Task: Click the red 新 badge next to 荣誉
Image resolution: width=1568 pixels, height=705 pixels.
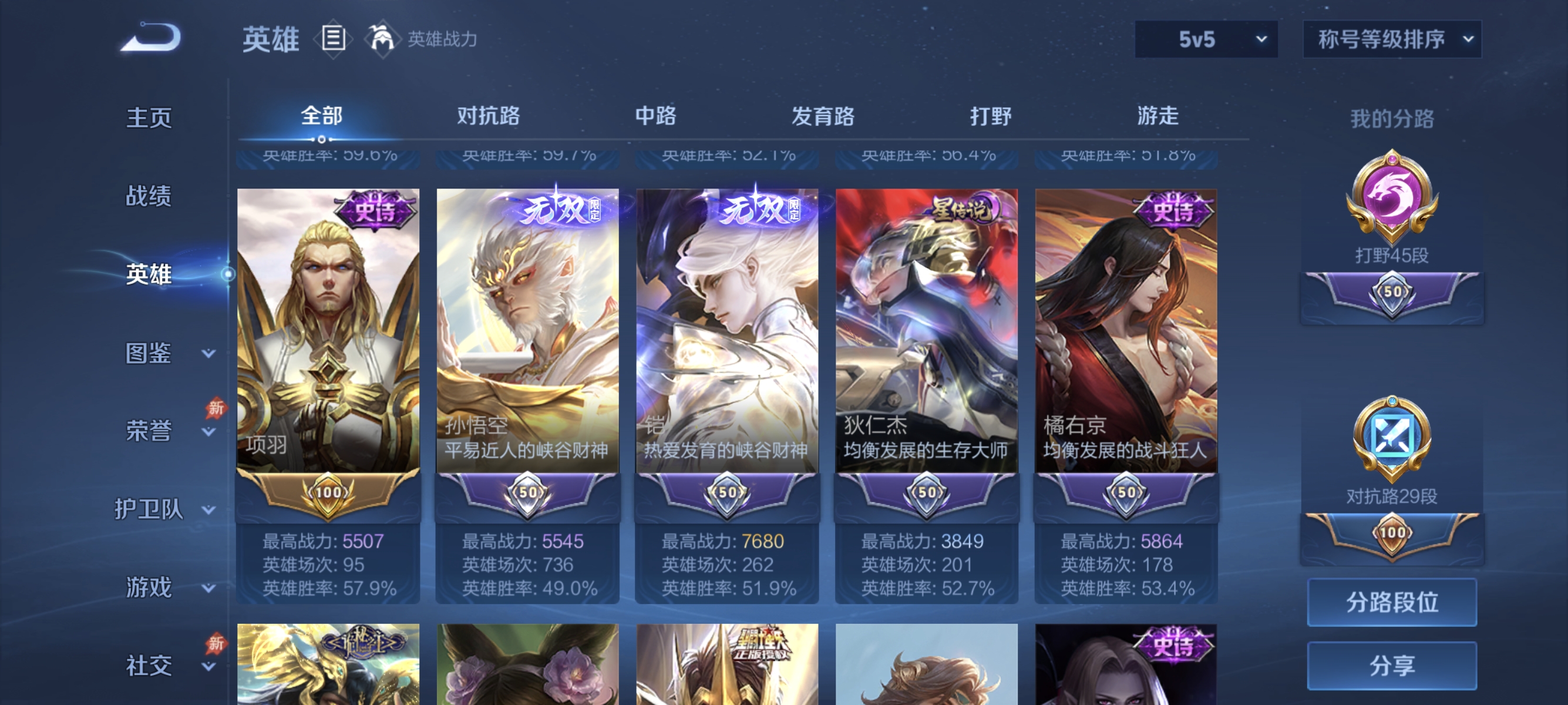Action: click(216, 407)
